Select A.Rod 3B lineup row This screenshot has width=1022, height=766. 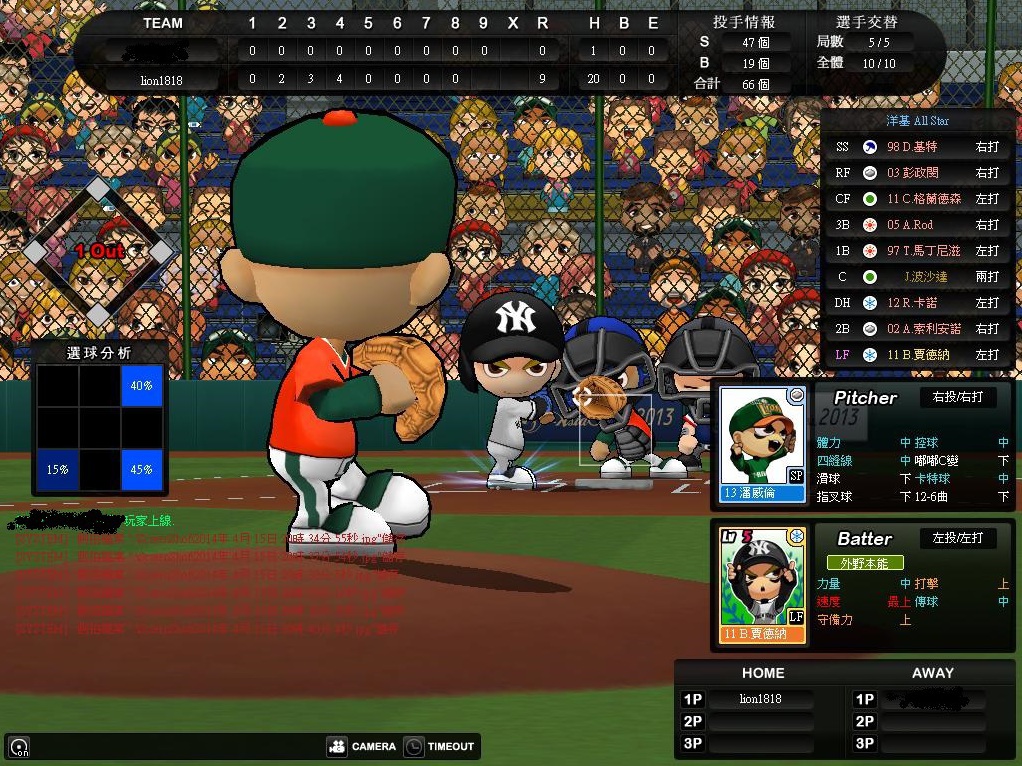(917, 225)
